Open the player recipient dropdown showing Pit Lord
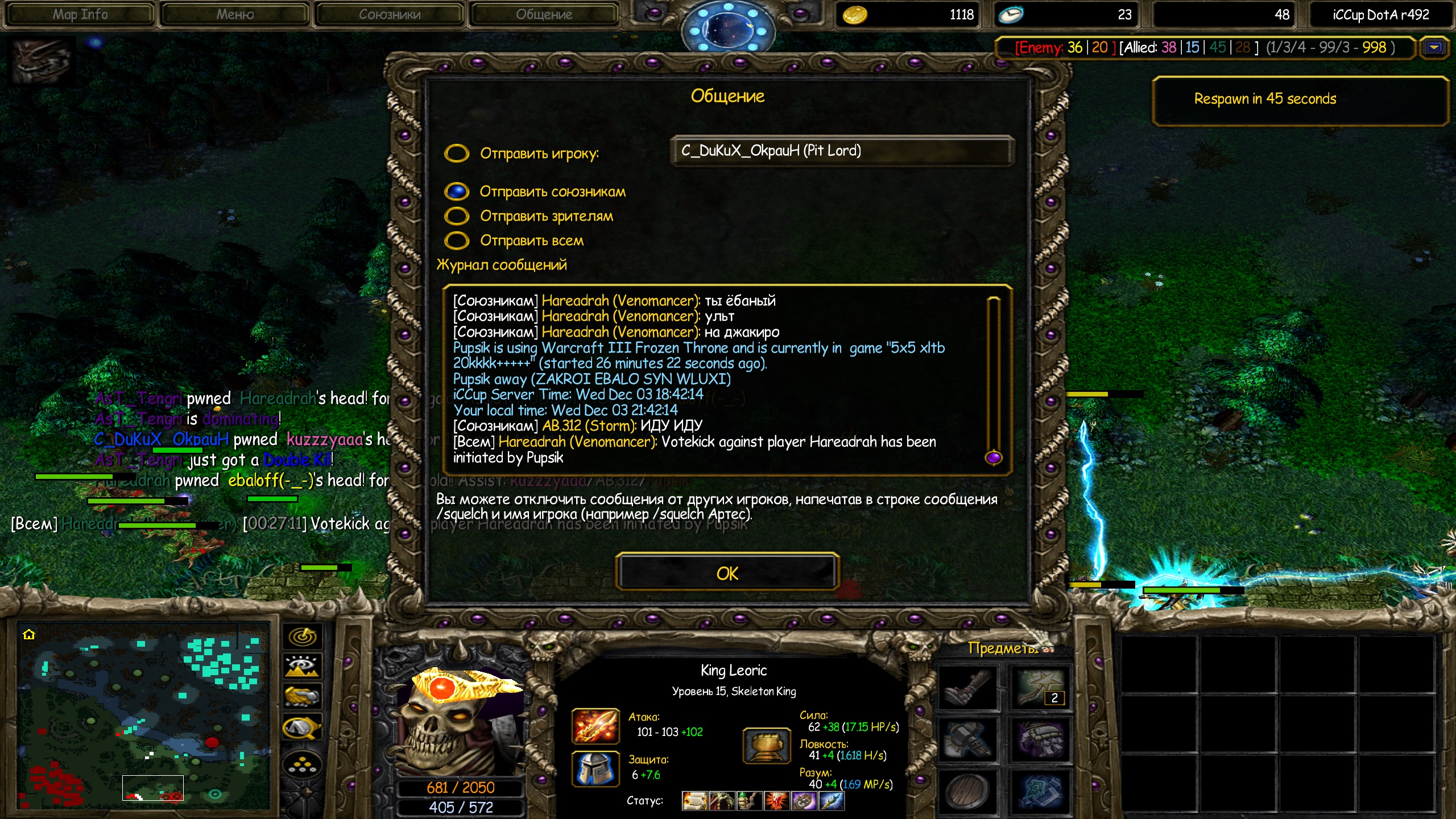 coord(841,151)
